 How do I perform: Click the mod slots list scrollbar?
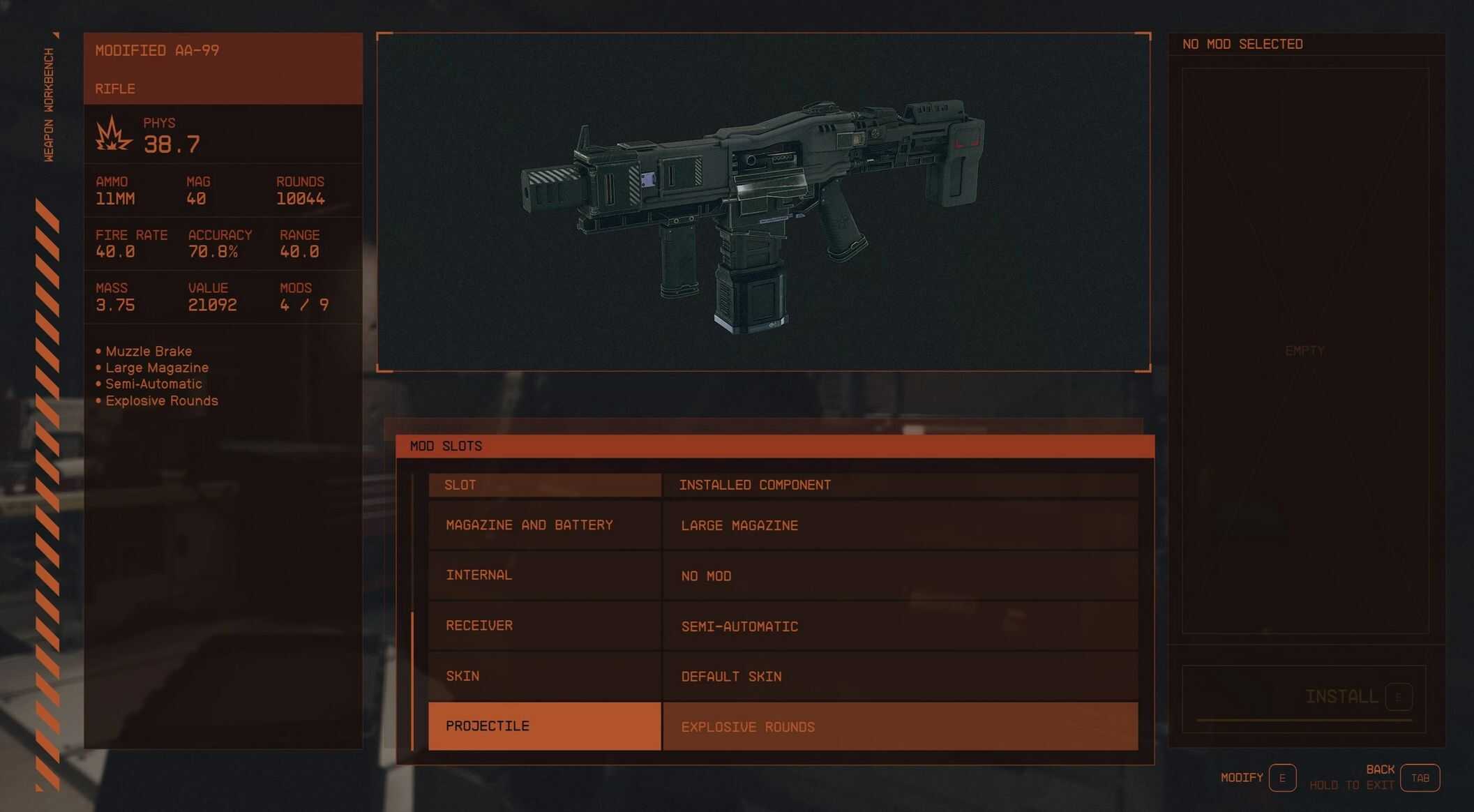(x=413, y=680)
